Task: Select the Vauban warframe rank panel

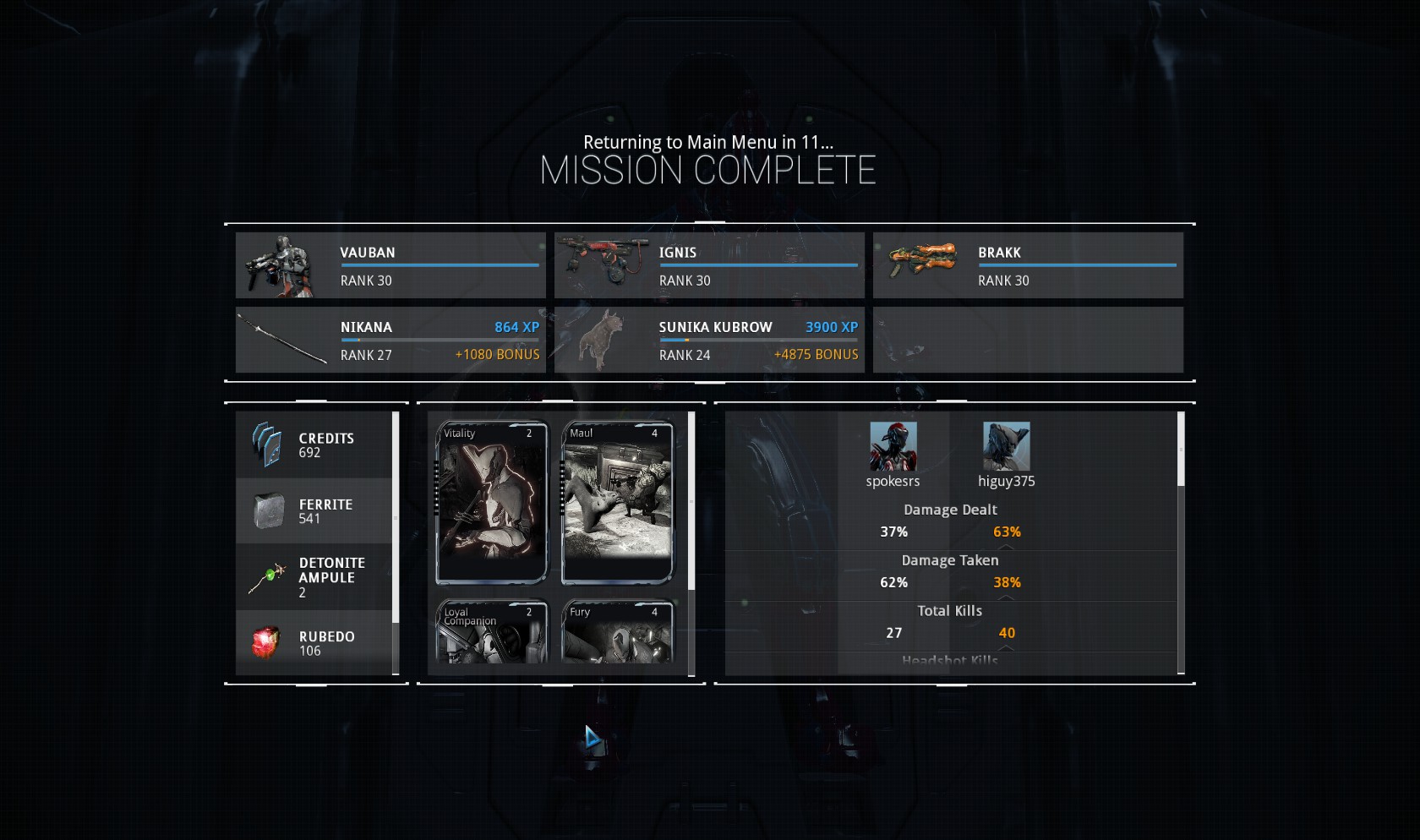Action: tap(390, 265)
